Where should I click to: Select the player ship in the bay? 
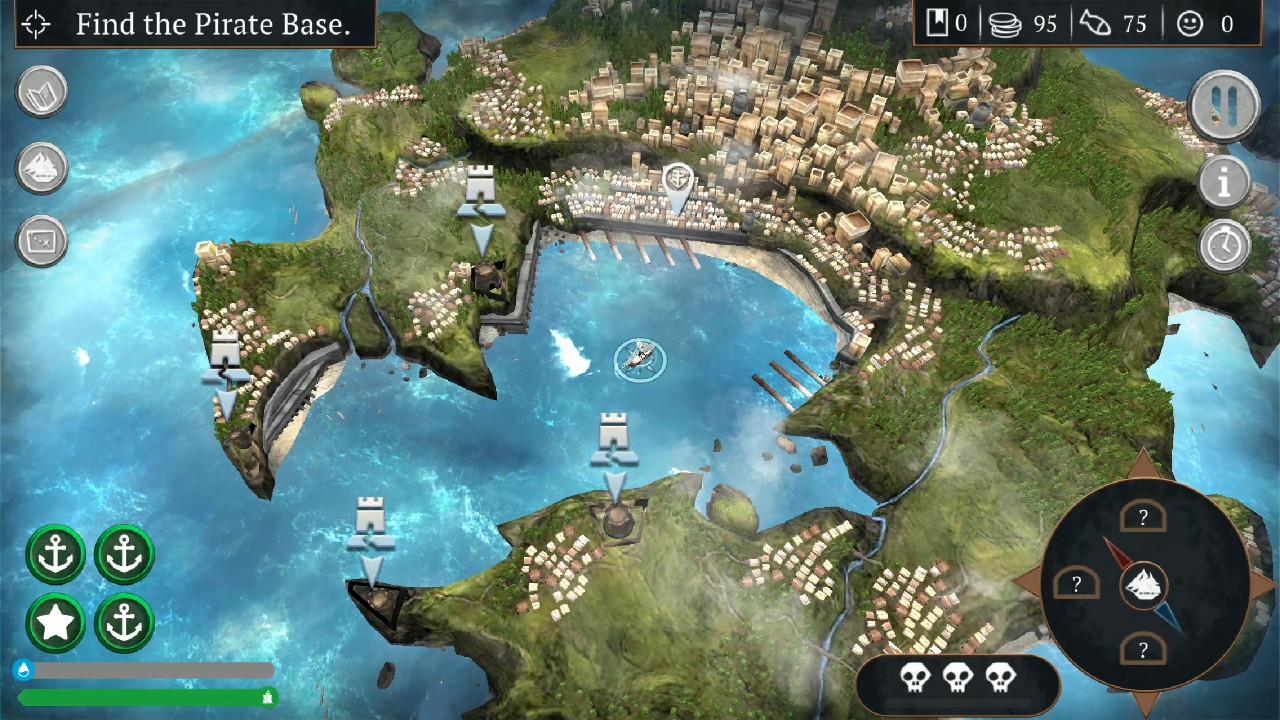(x=639, y=360)
